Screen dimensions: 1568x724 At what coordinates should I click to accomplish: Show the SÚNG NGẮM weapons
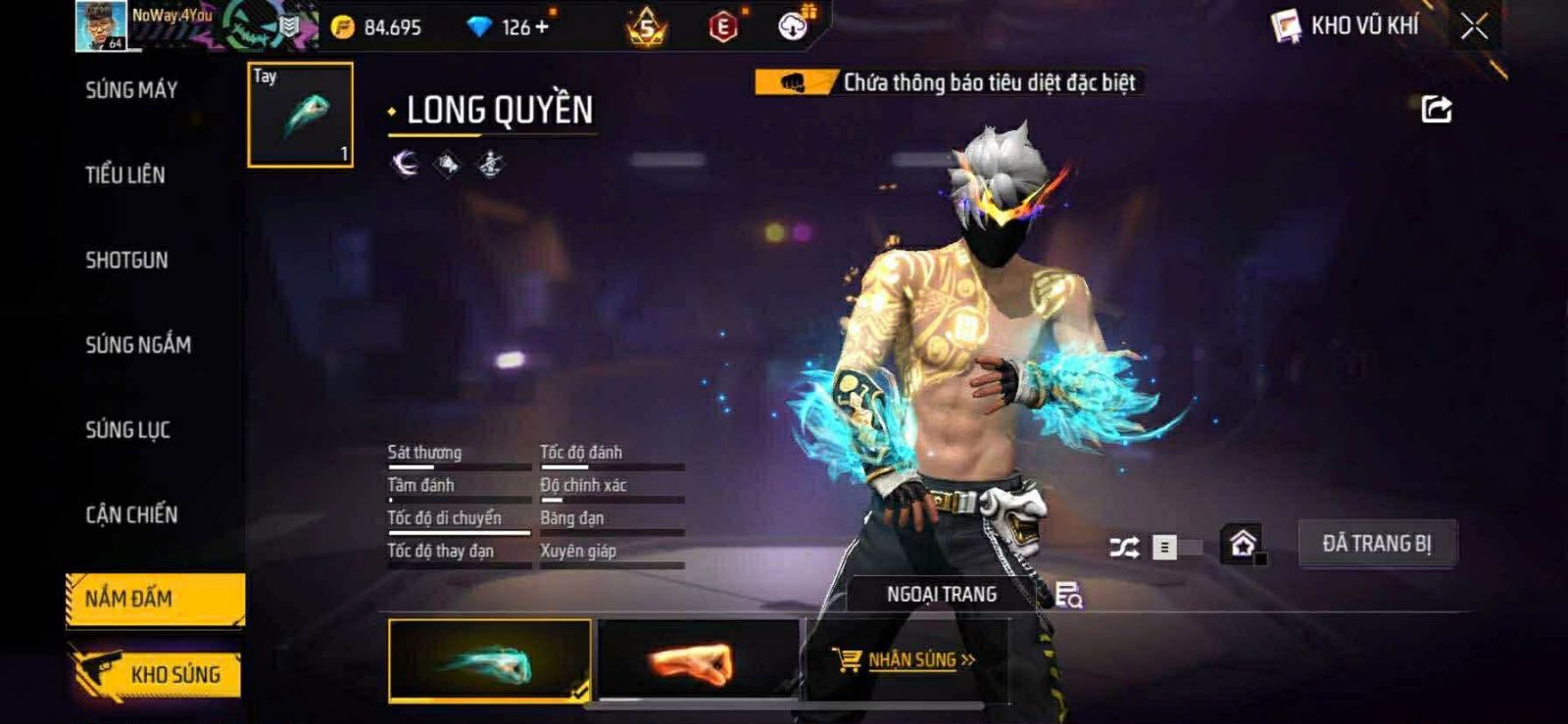(x=138, y=345)
